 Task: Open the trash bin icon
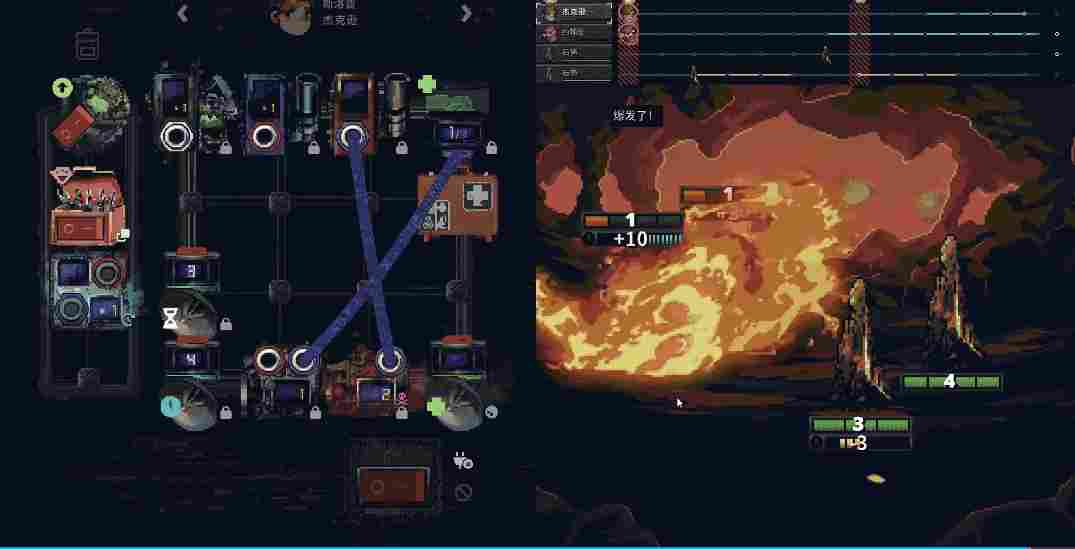pyautogui.click(x=89, y=45)
